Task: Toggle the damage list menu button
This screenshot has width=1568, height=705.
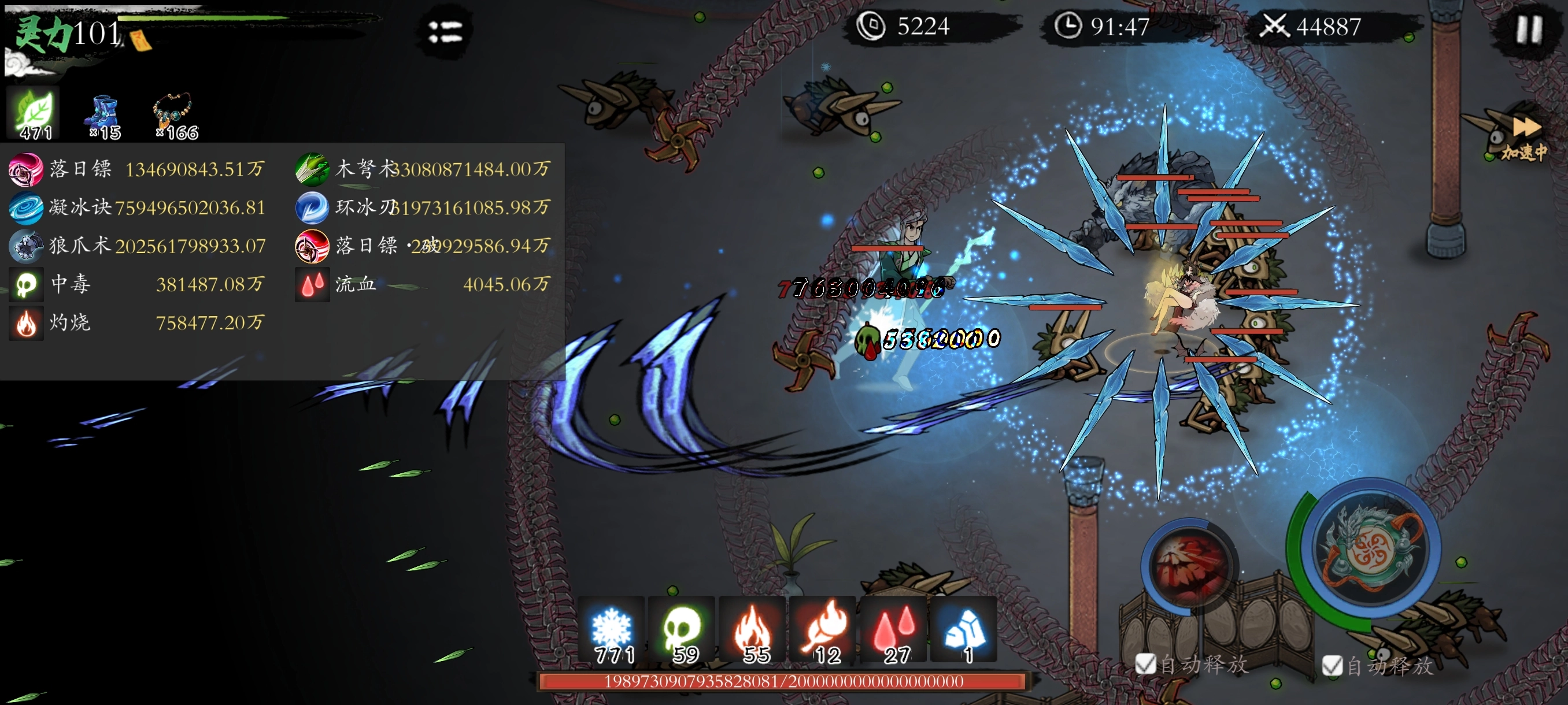Action: [445, 32]
